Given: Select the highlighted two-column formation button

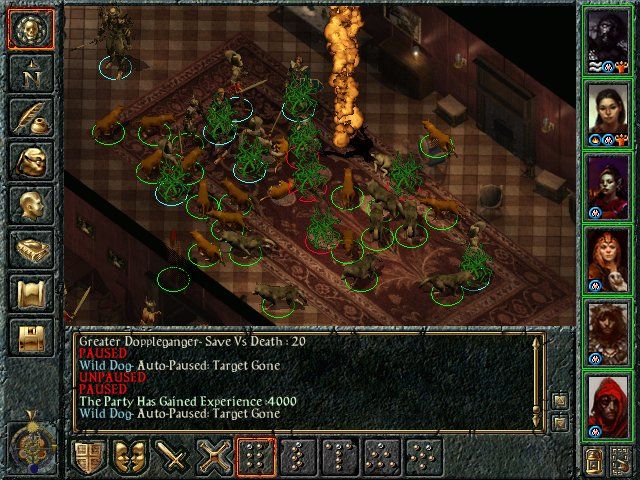Looking at the screenshot, I should pos(257,456).
